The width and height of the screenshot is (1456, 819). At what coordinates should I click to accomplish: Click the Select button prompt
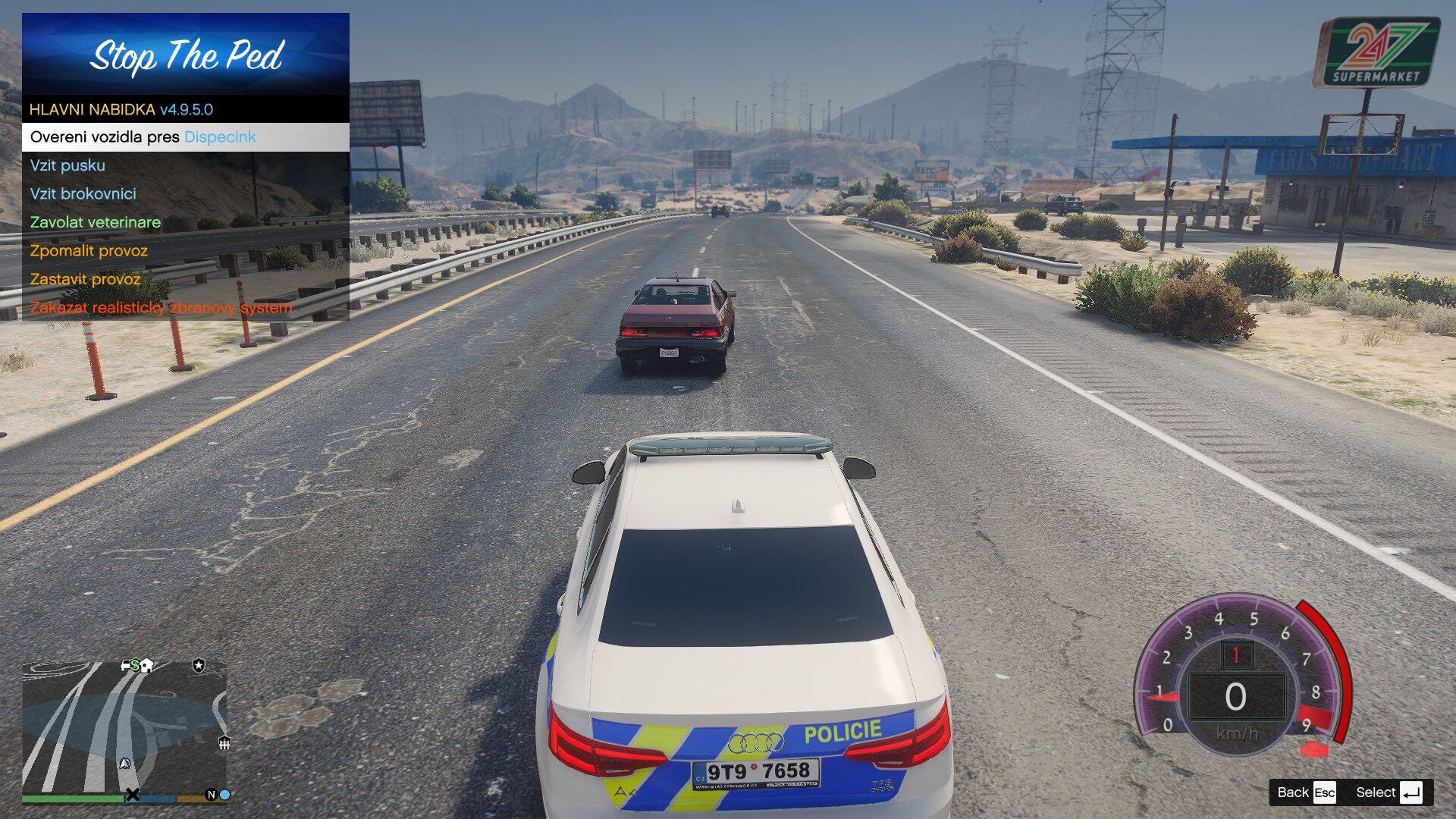point(1388,792)
